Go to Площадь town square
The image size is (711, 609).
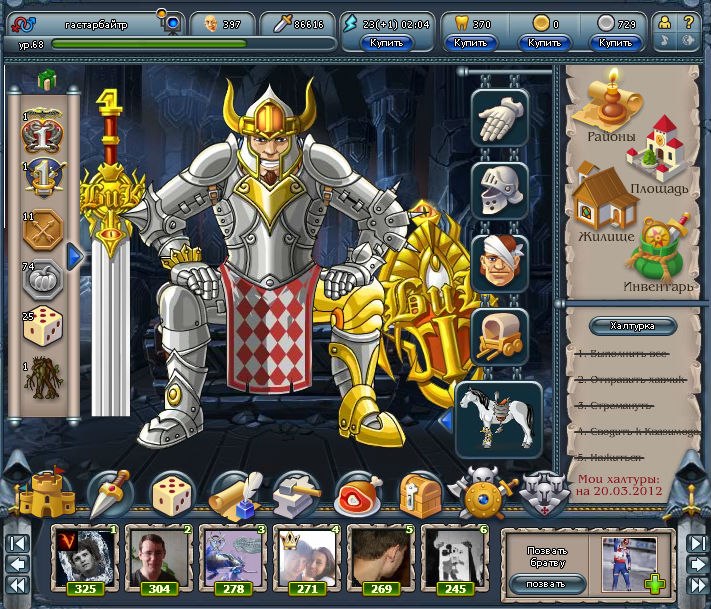pyautogui.click(x=657, y=155)
